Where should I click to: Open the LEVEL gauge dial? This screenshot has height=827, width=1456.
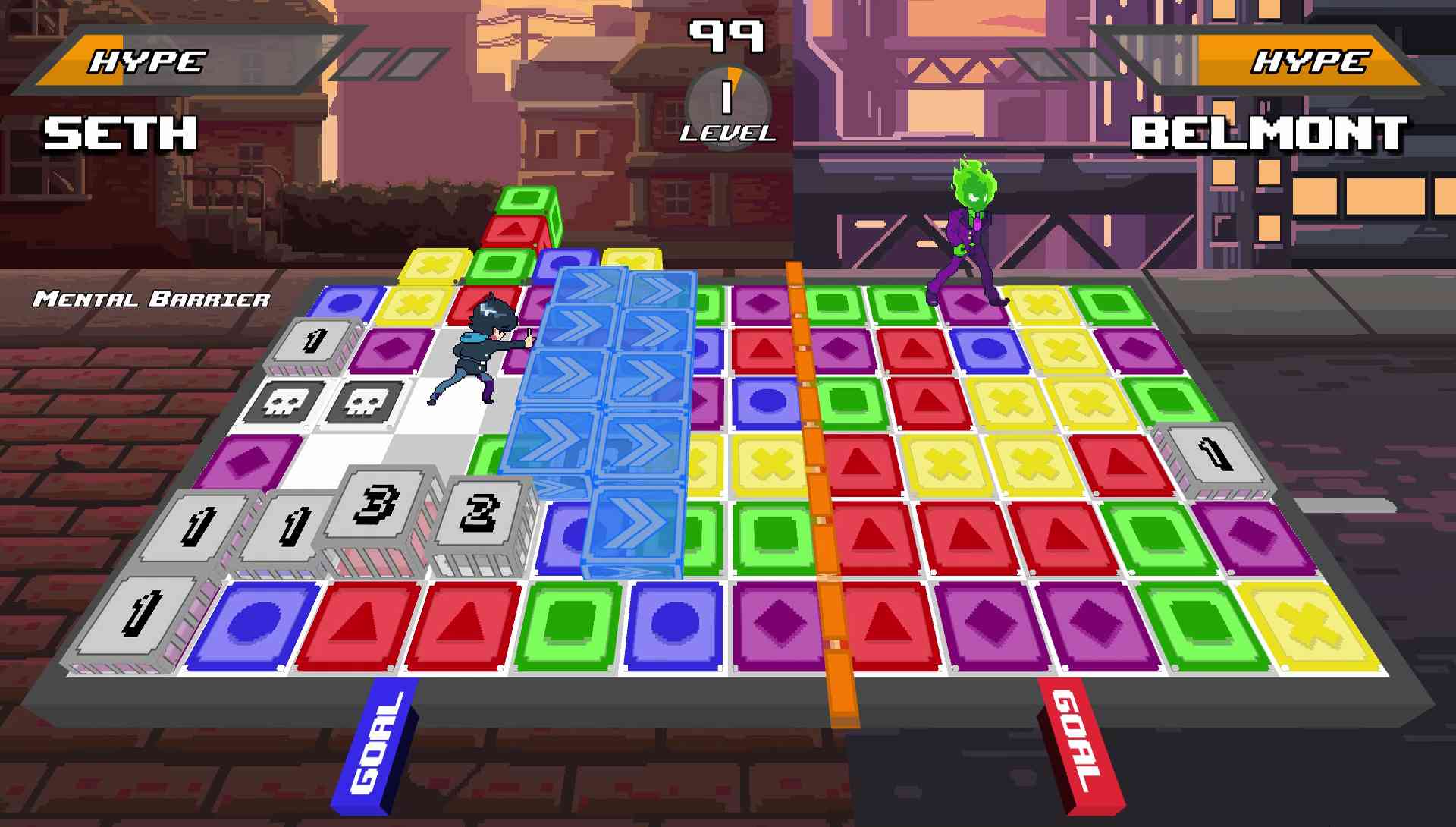click(726, 106)
